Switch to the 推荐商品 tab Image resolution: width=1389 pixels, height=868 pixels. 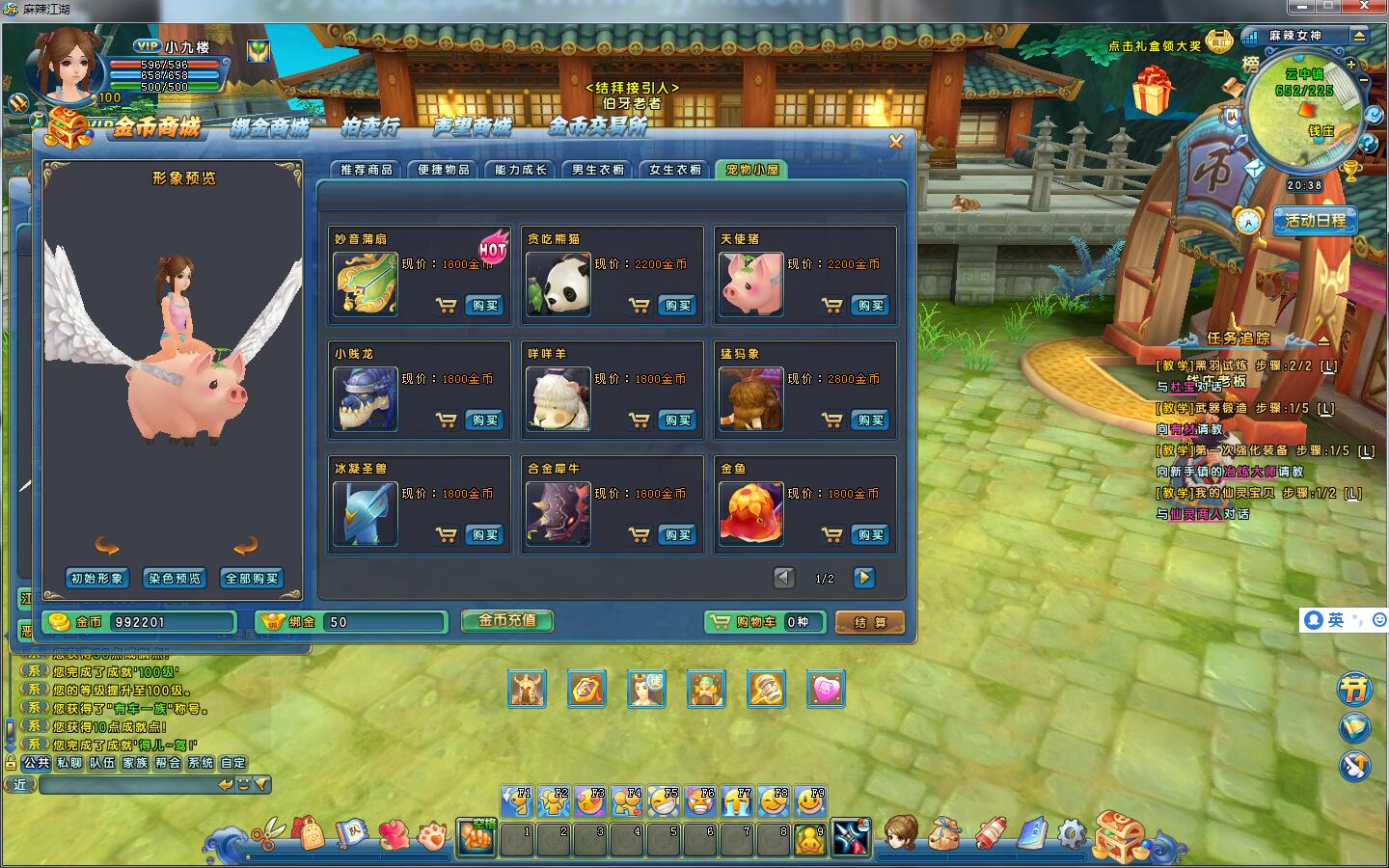point(367,170)
